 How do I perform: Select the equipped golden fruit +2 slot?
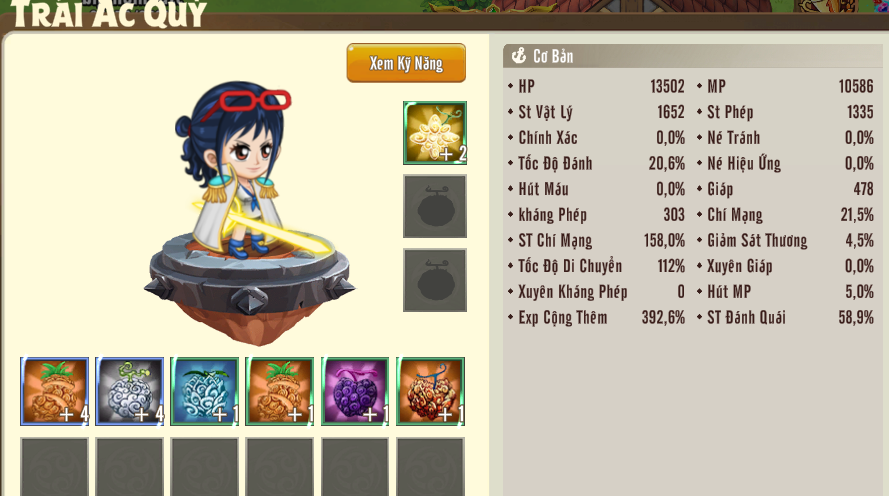tap(434, 132)
